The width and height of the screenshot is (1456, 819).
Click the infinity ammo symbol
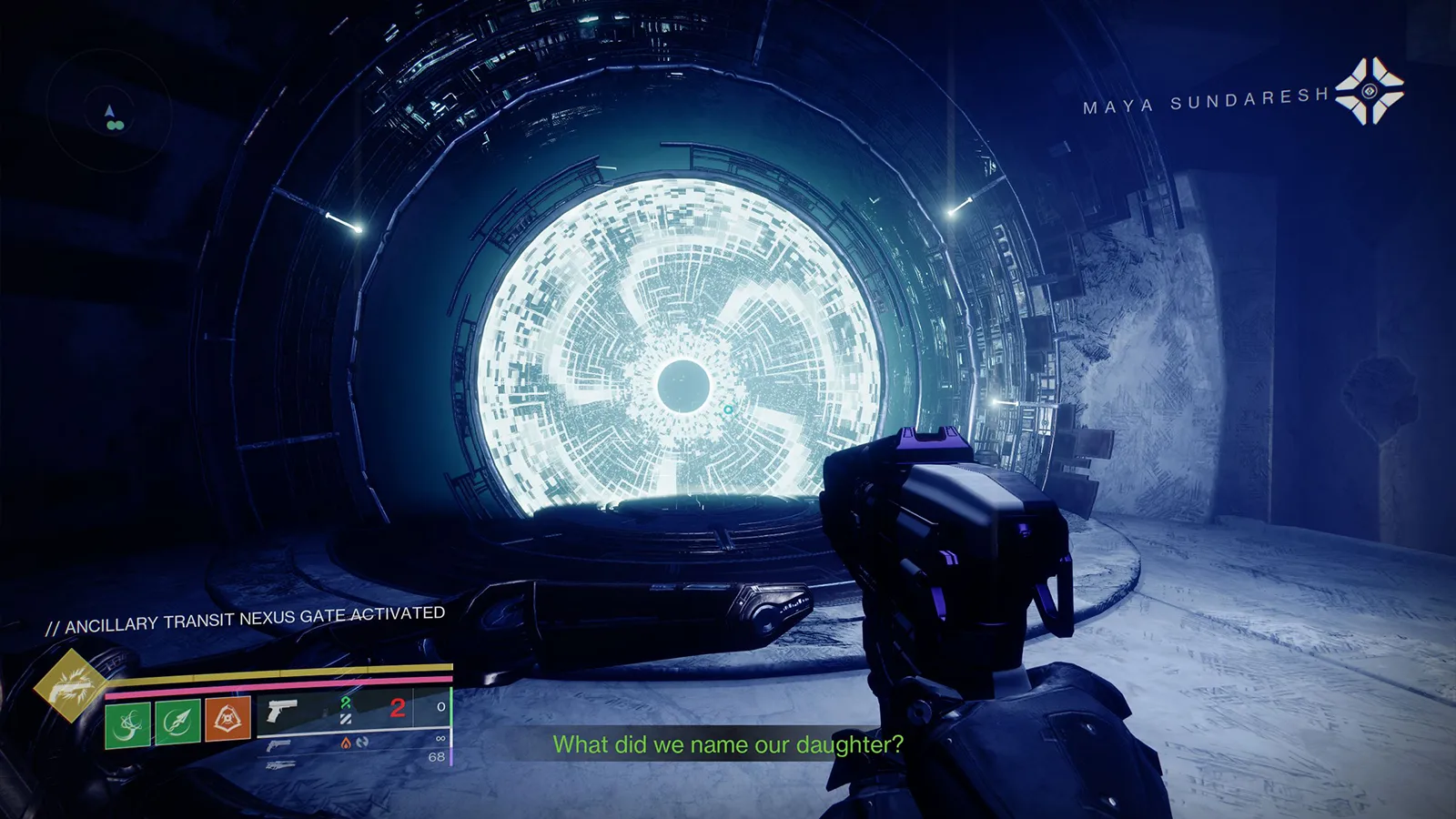tap(441, 738)
